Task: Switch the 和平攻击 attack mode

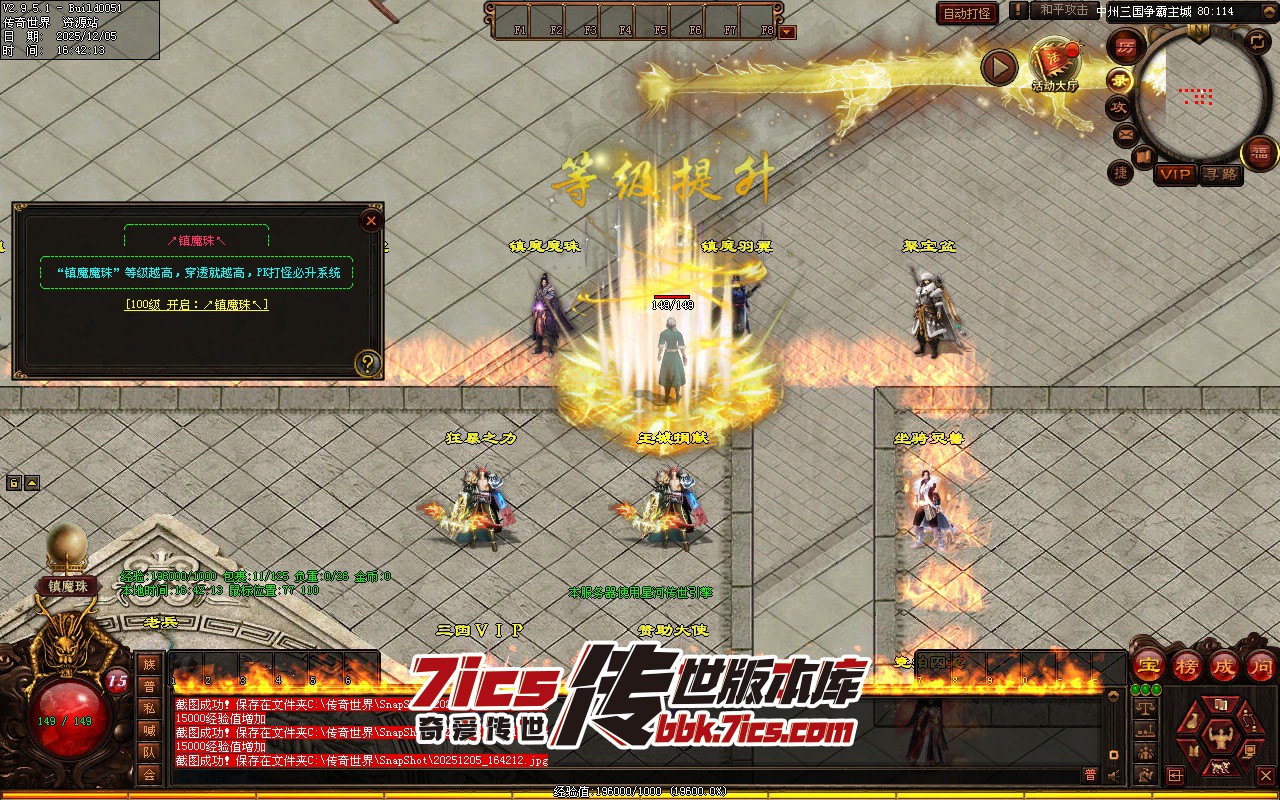Action: coord(1063,10)
